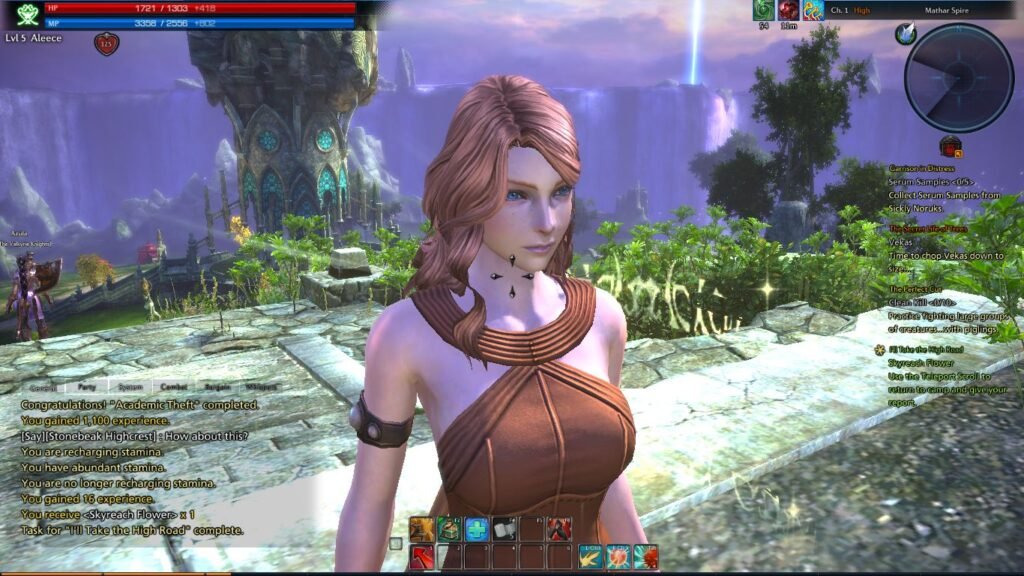Image resolution: width=1024 pixels, height=576 pixels.
Task: Activate the treasure chest hotbar slot
Action: tap(449, 530)
